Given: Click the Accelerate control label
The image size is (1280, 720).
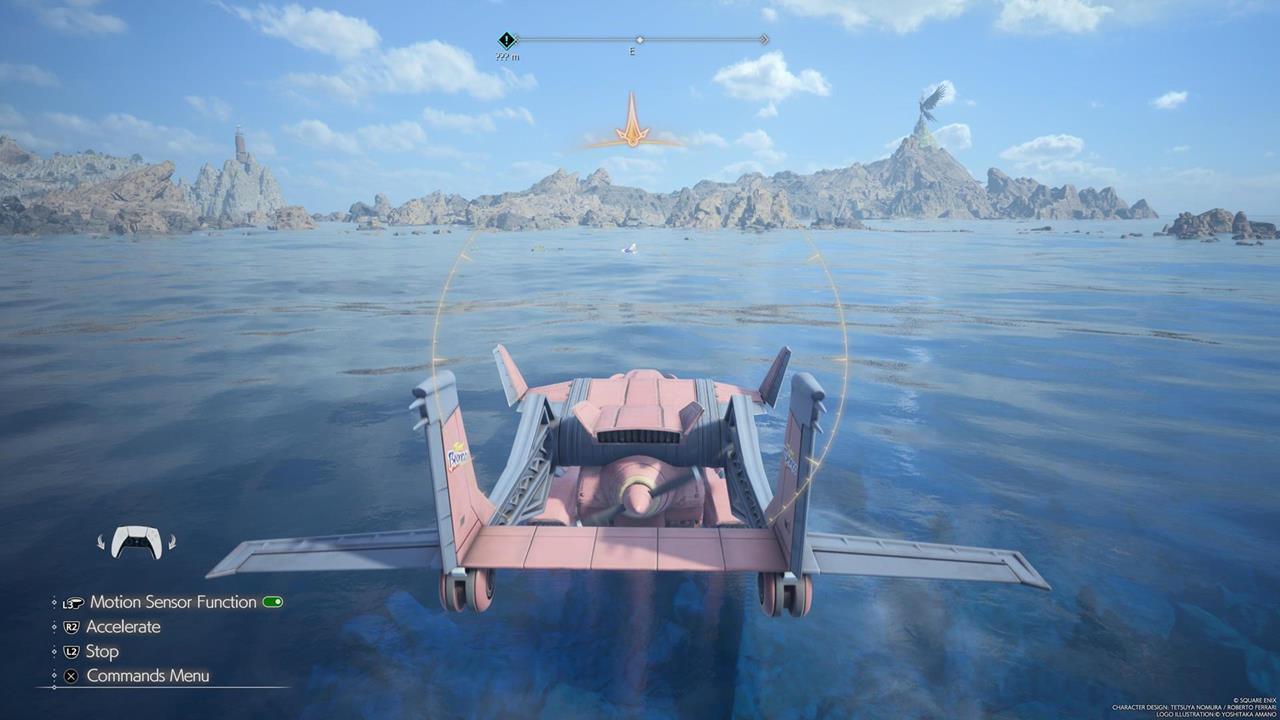Looking at the screenshot, I should click(124, 626).
